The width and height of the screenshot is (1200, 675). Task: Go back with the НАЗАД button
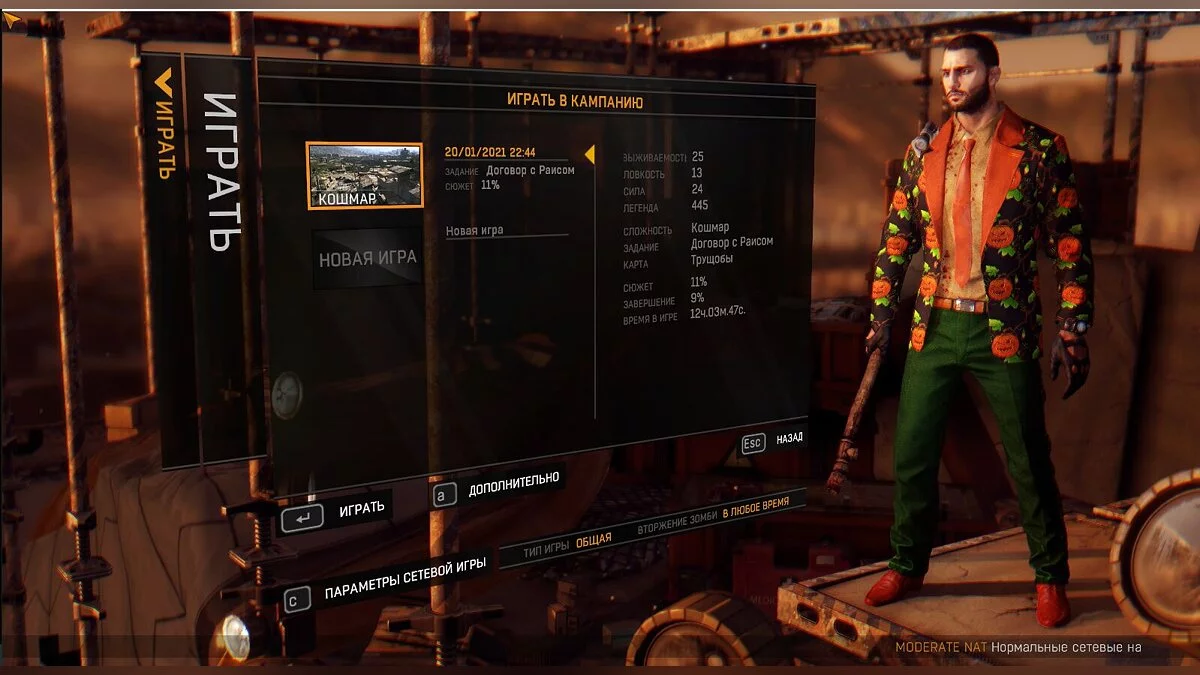click(772, 439)
